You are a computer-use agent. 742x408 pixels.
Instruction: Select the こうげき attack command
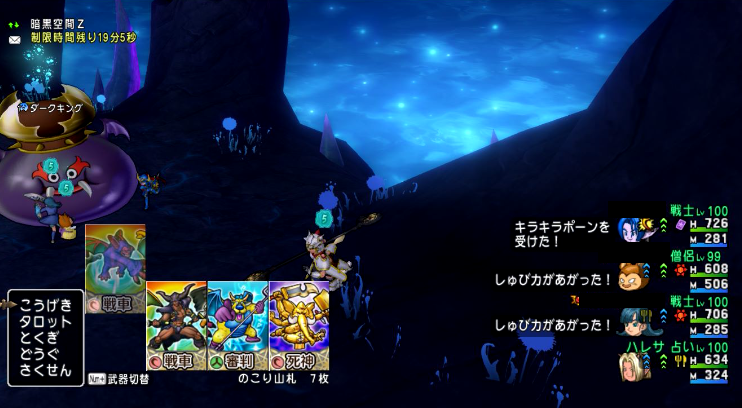45,305
